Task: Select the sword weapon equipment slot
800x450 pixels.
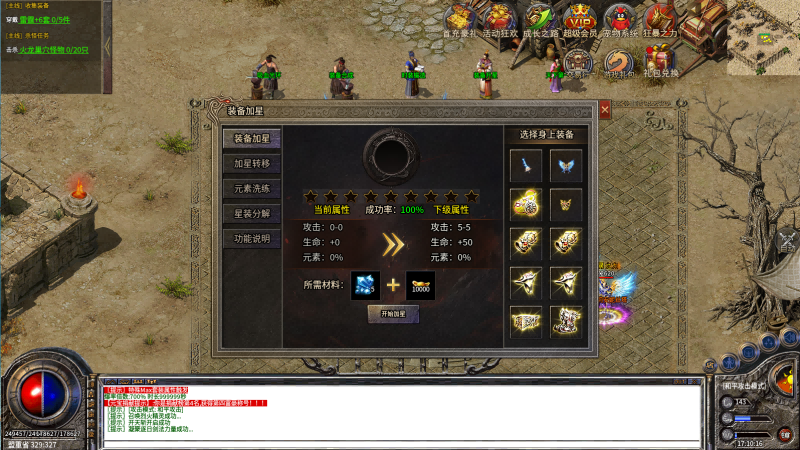Action: pos(526,165)
